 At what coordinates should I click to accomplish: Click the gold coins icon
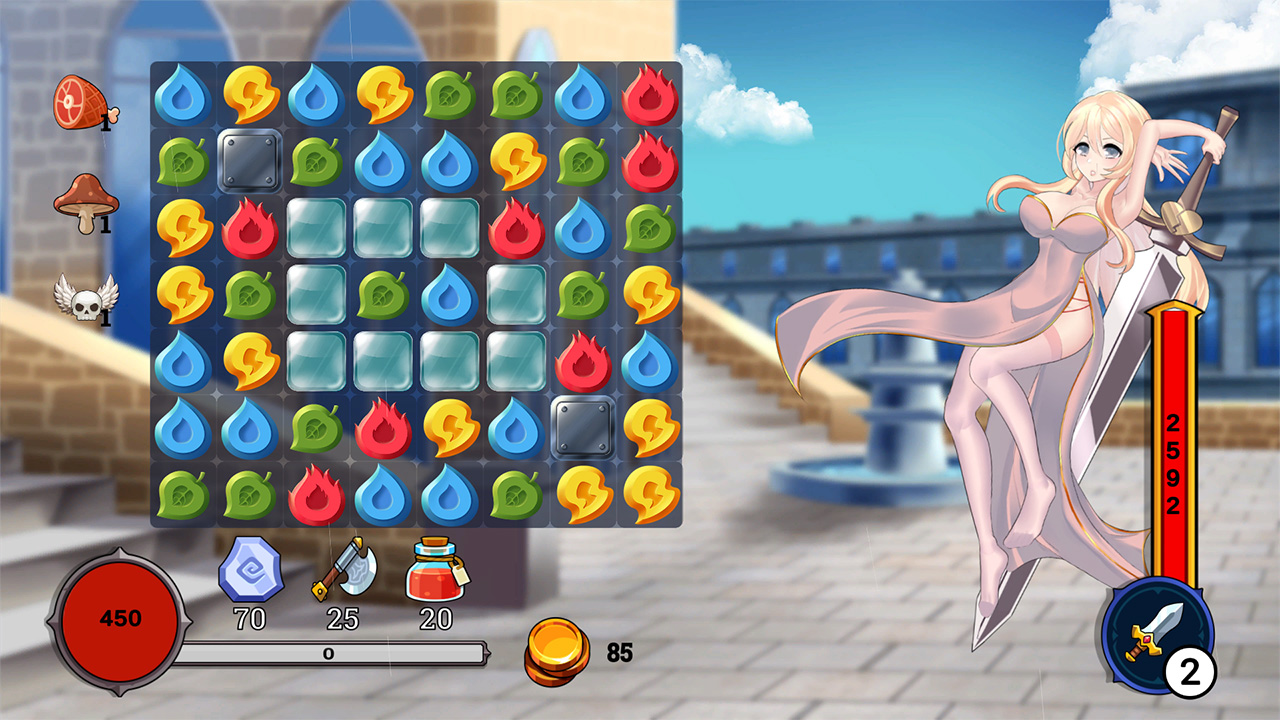(557, 650)
